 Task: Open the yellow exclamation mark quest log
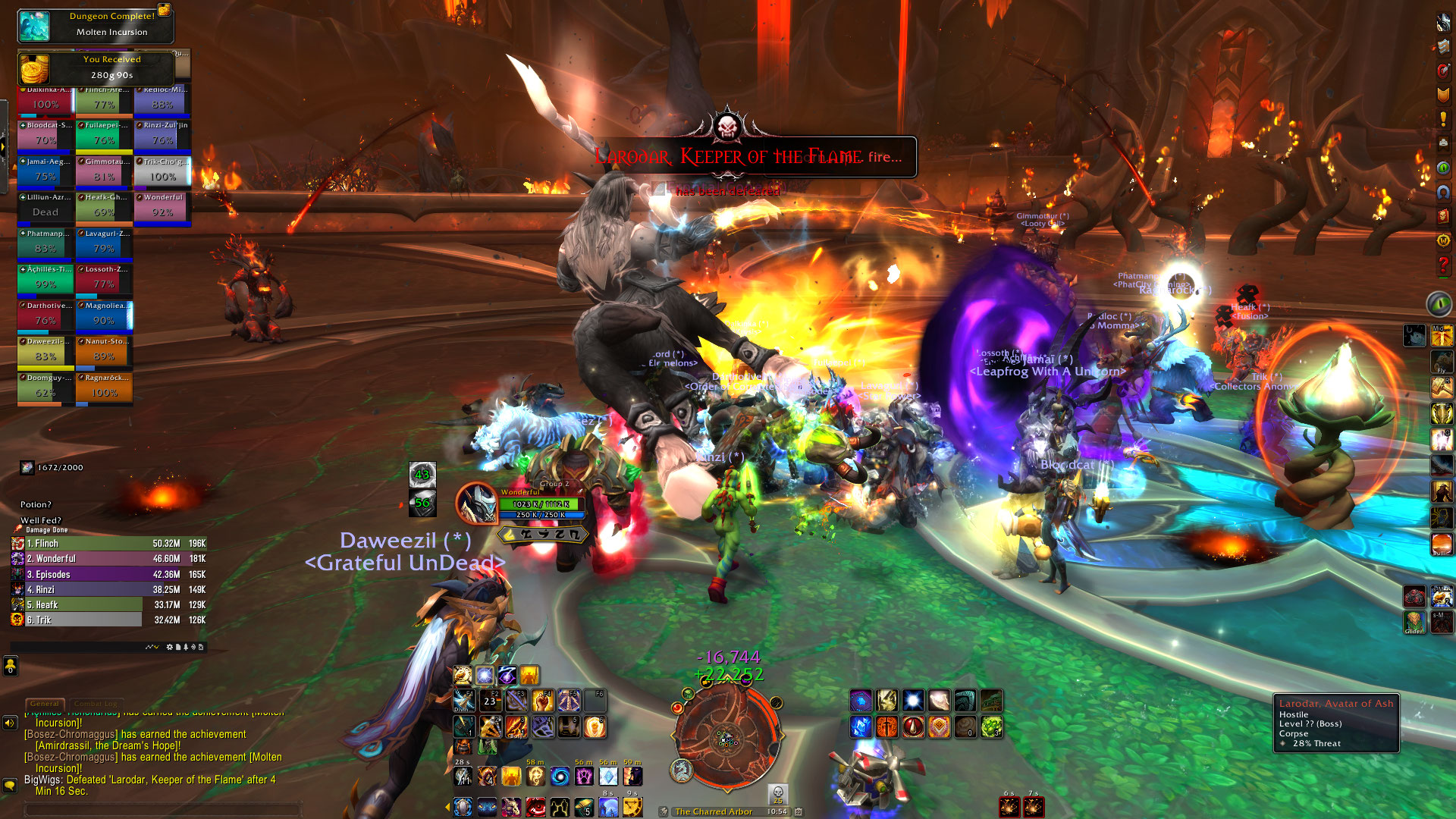1442,119
